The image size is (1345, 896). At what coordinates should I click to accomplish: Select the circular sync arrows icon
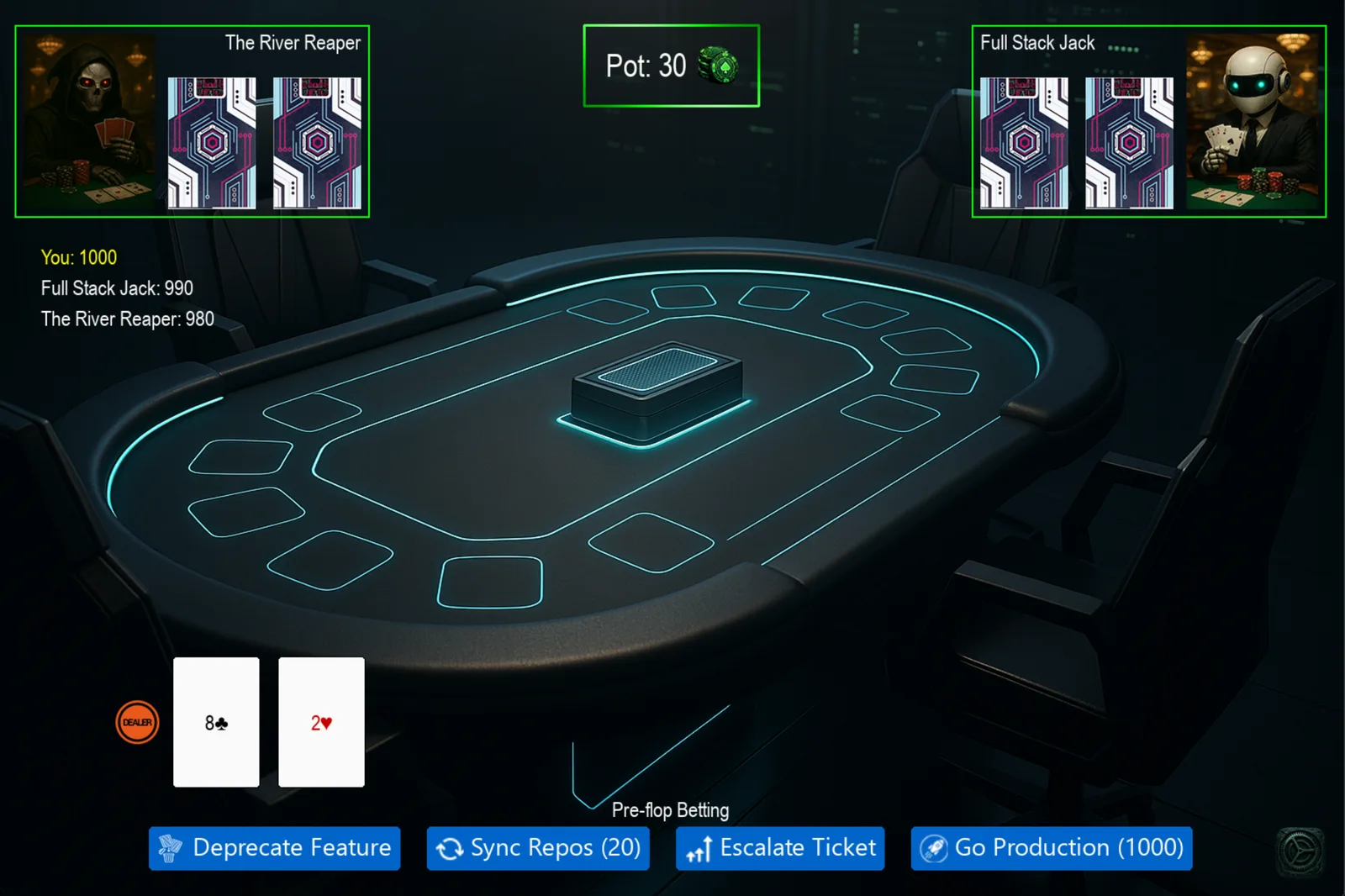point(451,848)
